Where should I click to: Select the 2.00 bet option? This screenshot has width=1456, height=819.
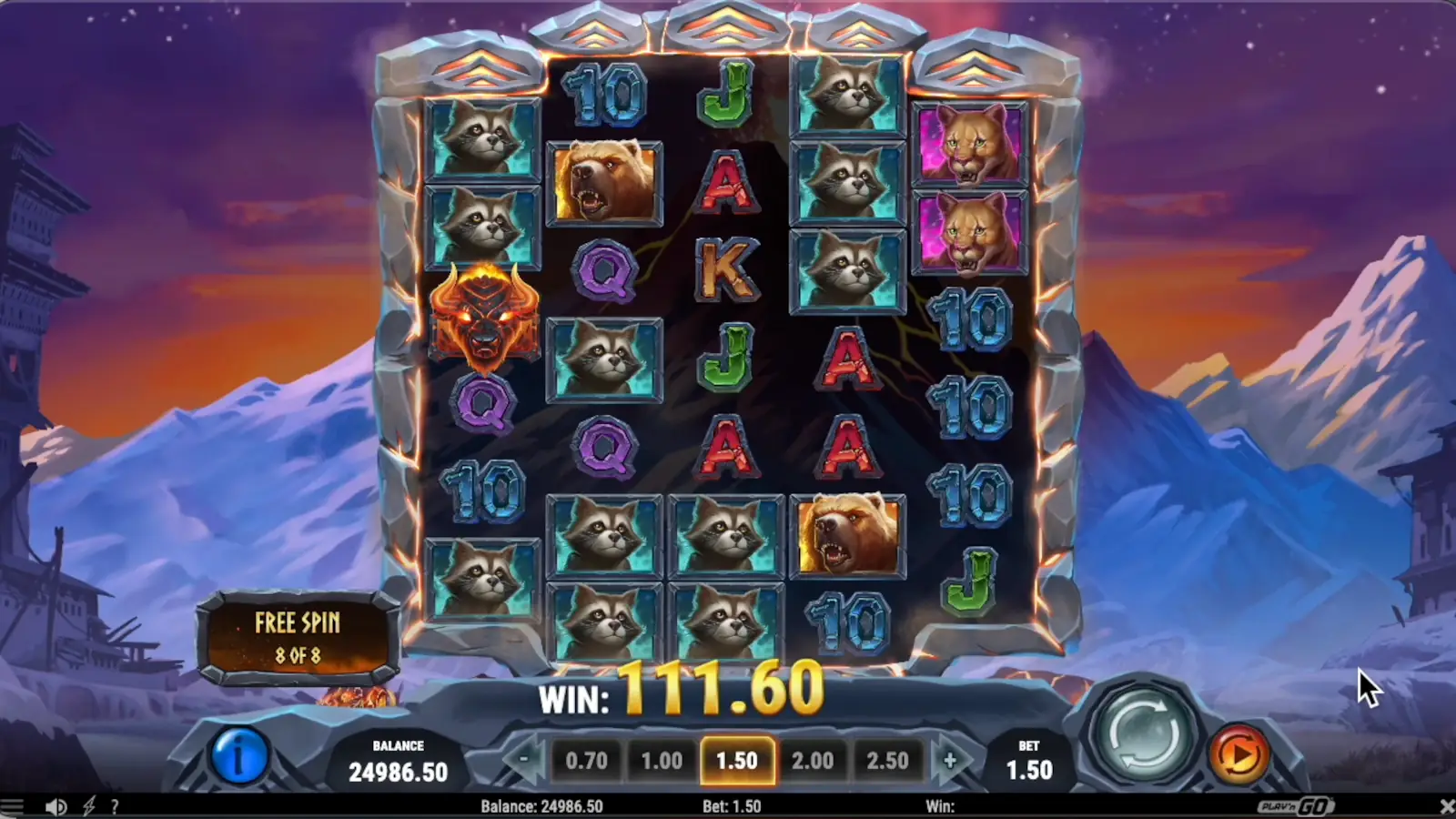tap(814, 760)
